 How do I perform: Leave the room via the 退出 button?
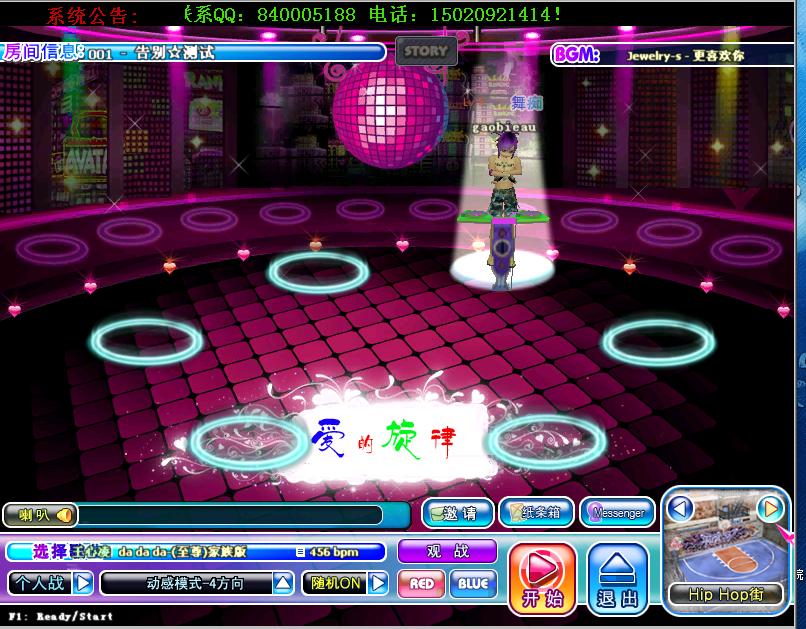617,578
